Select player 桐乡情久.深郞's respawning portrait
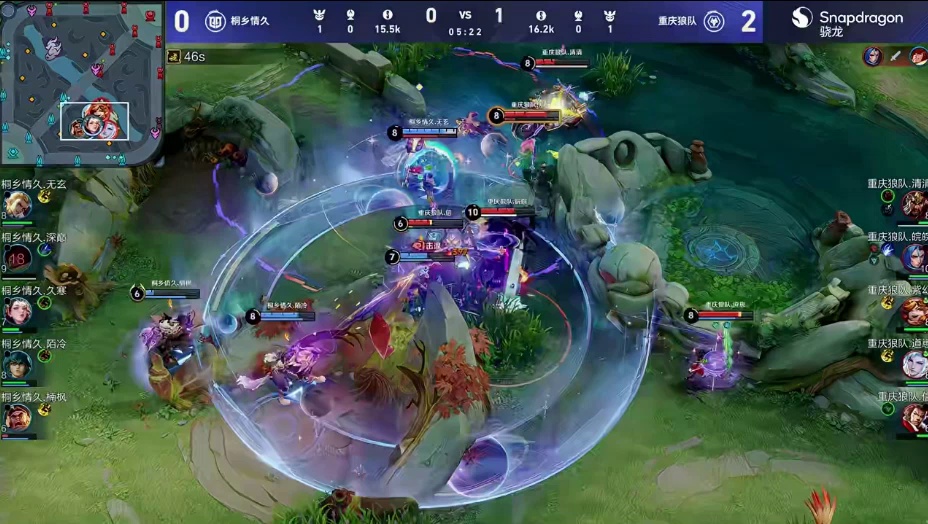928x524 pixels. 17,259
